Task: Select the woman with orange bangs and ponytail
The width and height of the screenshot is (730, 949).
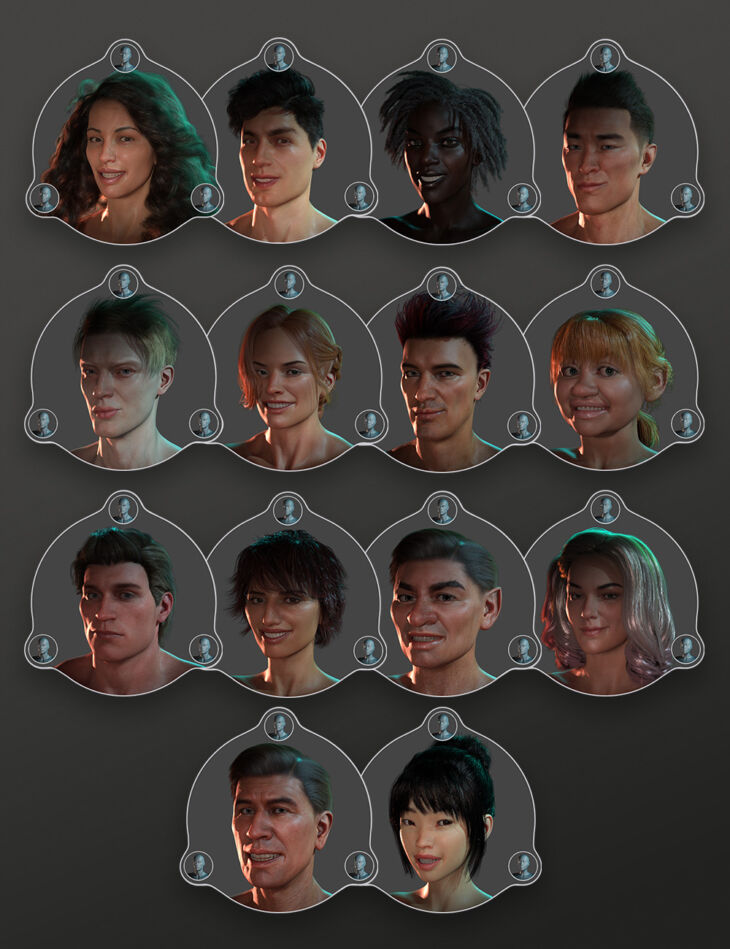Action: (x=603, y=380)
